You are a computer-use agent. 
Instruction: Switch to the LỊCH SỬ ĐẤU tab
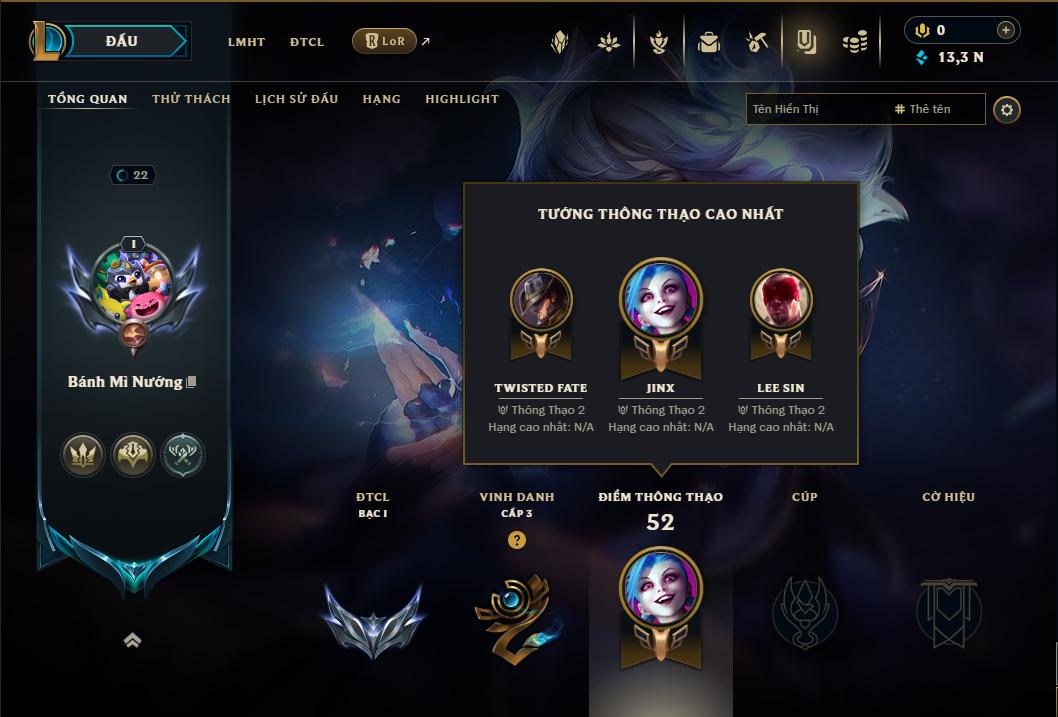(296, 99)
